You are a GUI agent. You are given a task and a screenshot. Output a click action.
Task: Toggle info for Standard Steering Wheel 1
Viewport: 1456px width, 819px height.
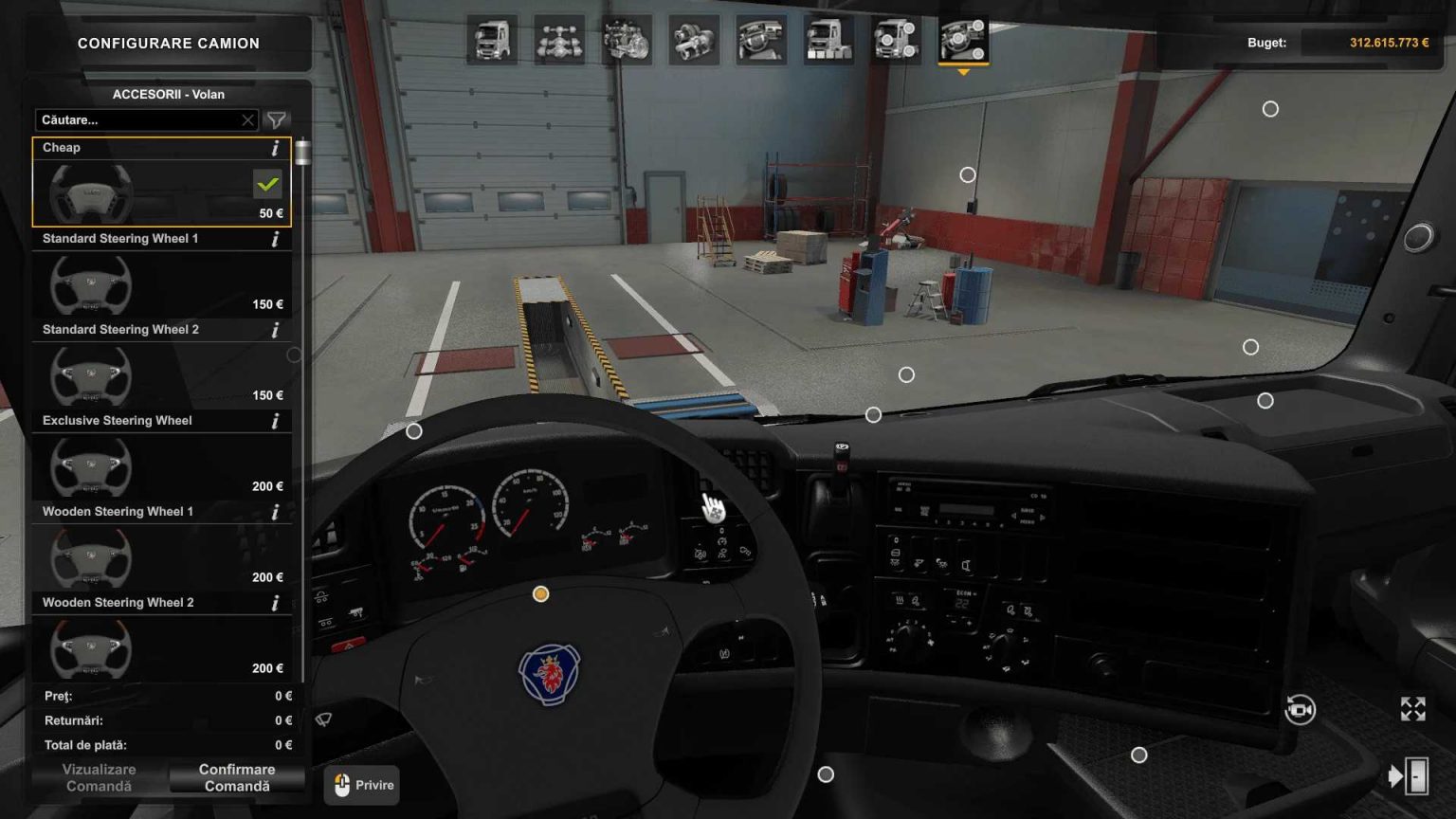click(x=275, y=240)
